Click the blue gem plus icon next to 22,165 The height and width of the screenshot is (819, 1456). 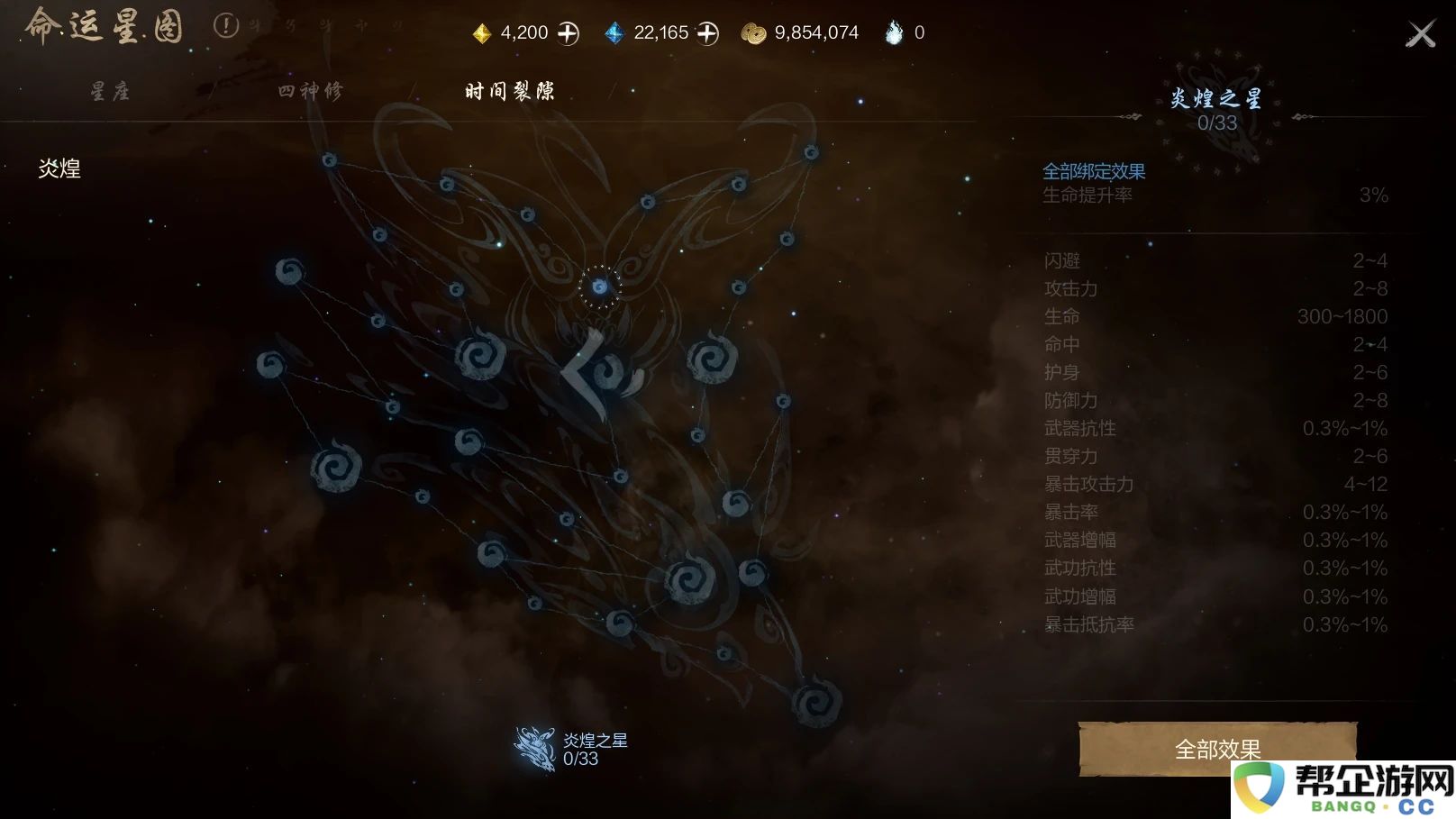point(706,32)
